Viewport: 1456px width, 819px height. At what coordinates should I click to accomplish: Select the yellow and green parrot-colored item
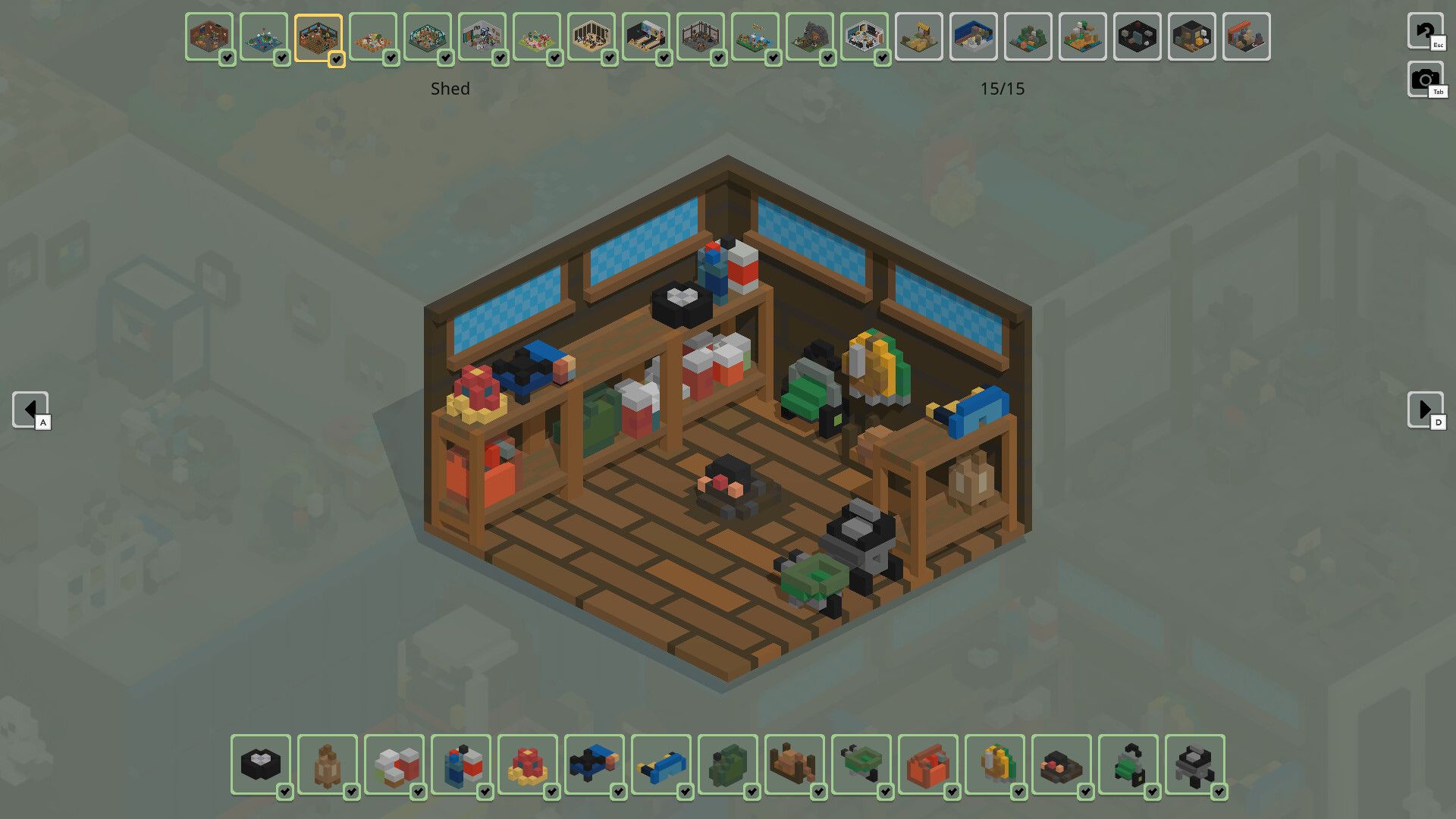[995, 764]
